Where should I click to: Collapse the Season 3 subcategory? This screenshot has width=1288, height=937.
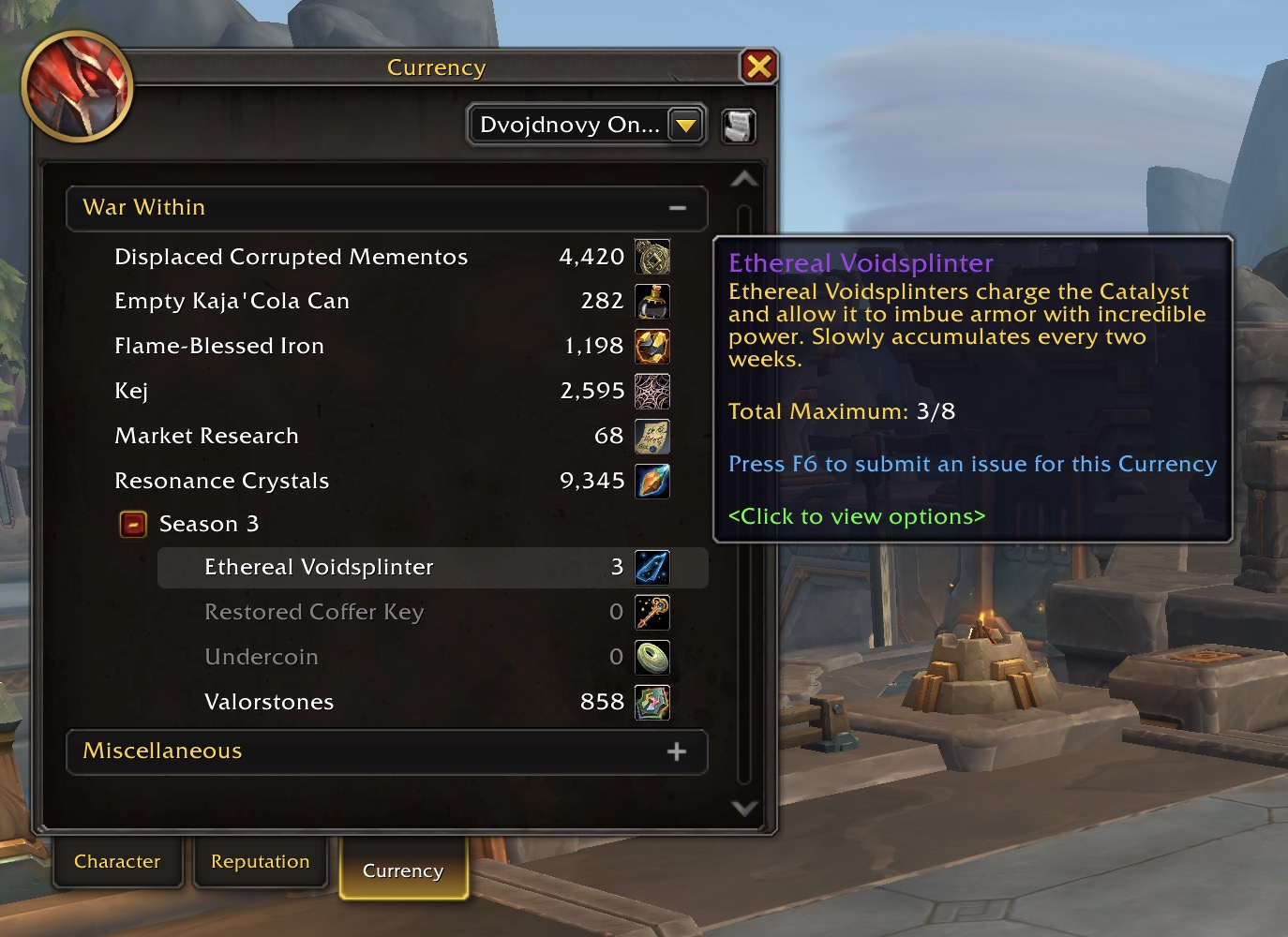[133, 524]
